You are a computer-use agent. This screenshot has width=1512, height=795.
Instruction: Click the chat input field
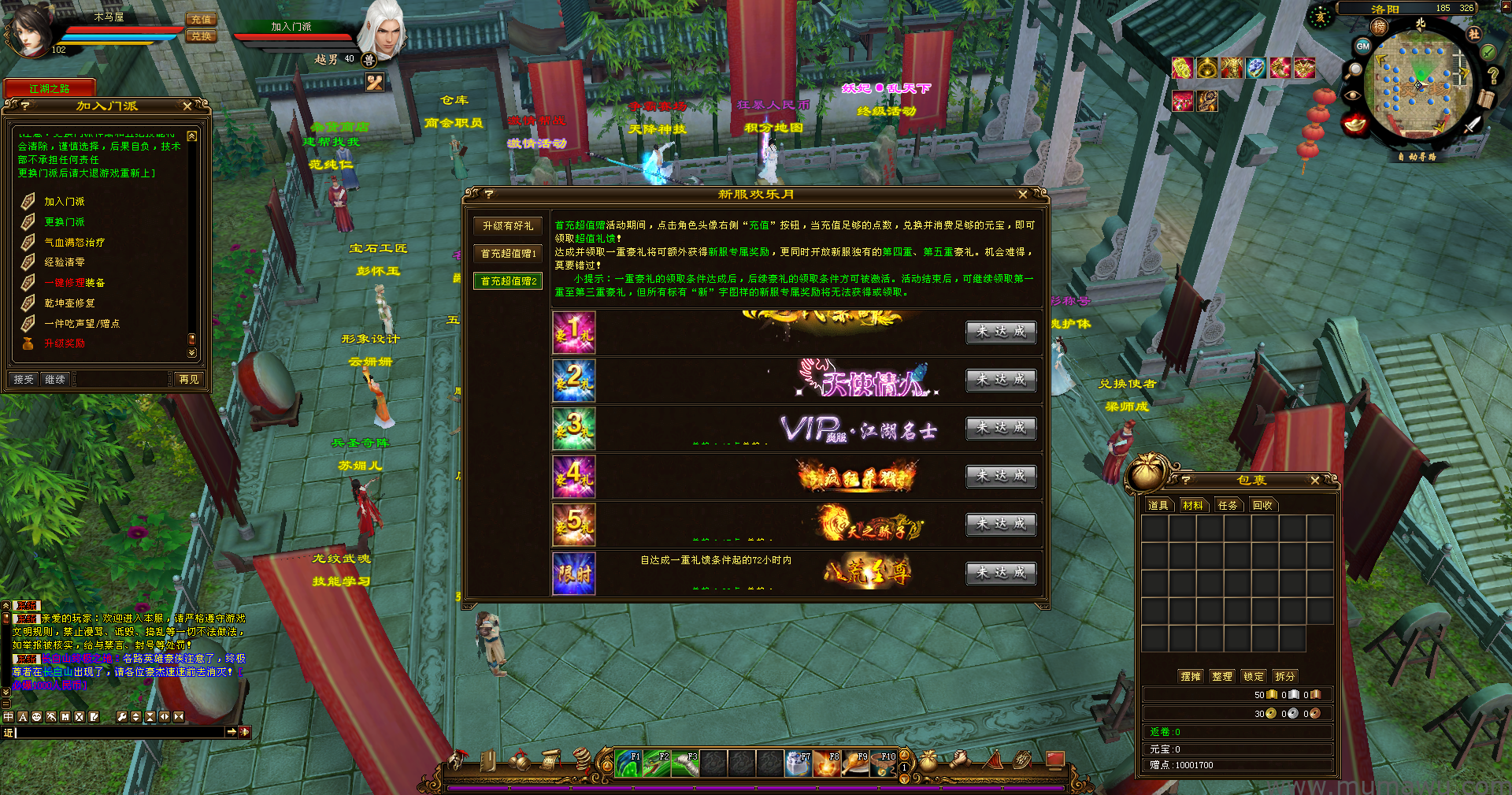pyautogui.click(x=118, y=733)
